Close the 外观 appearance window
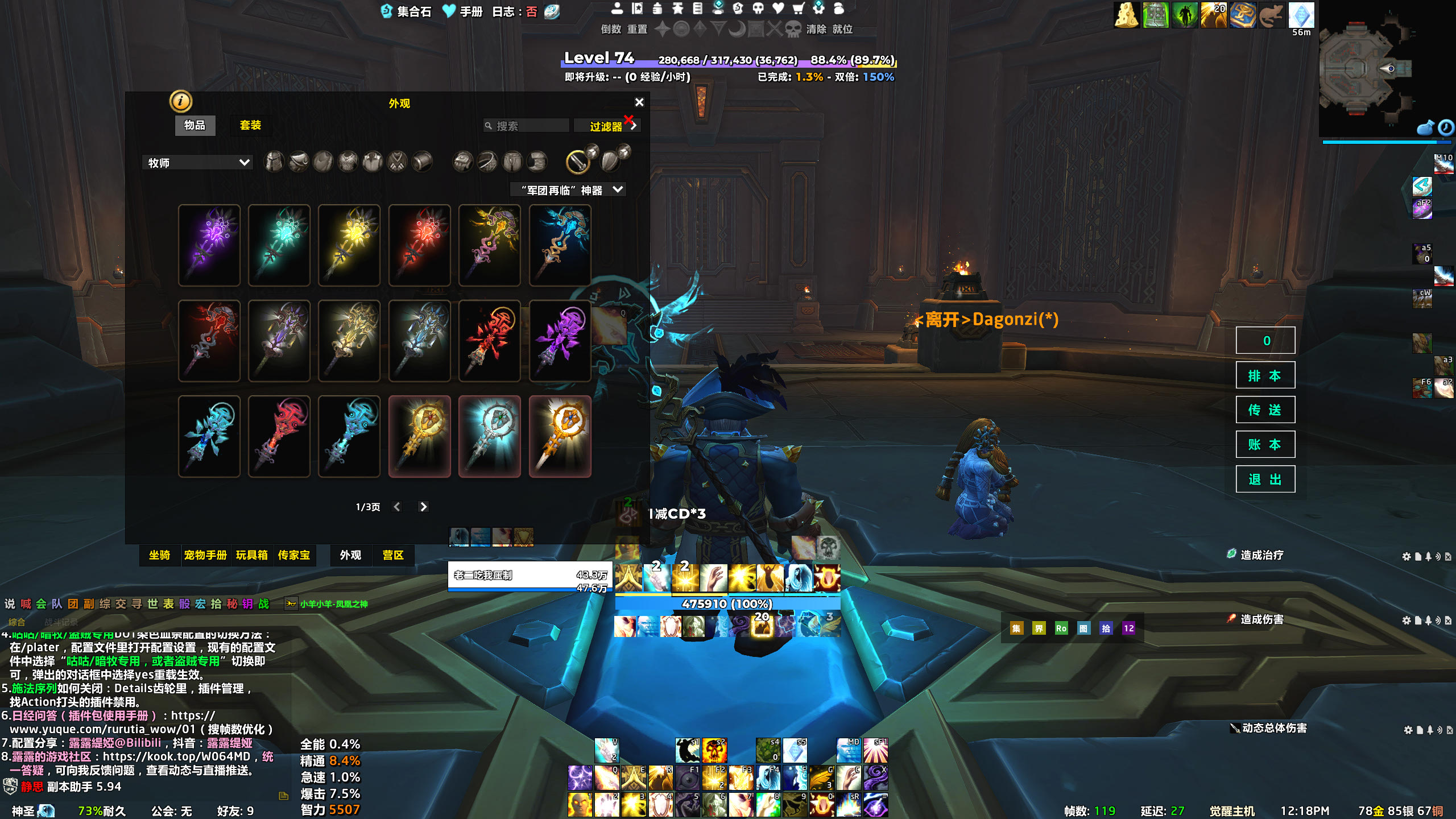The image size is (1456, 819). point(639,102)
